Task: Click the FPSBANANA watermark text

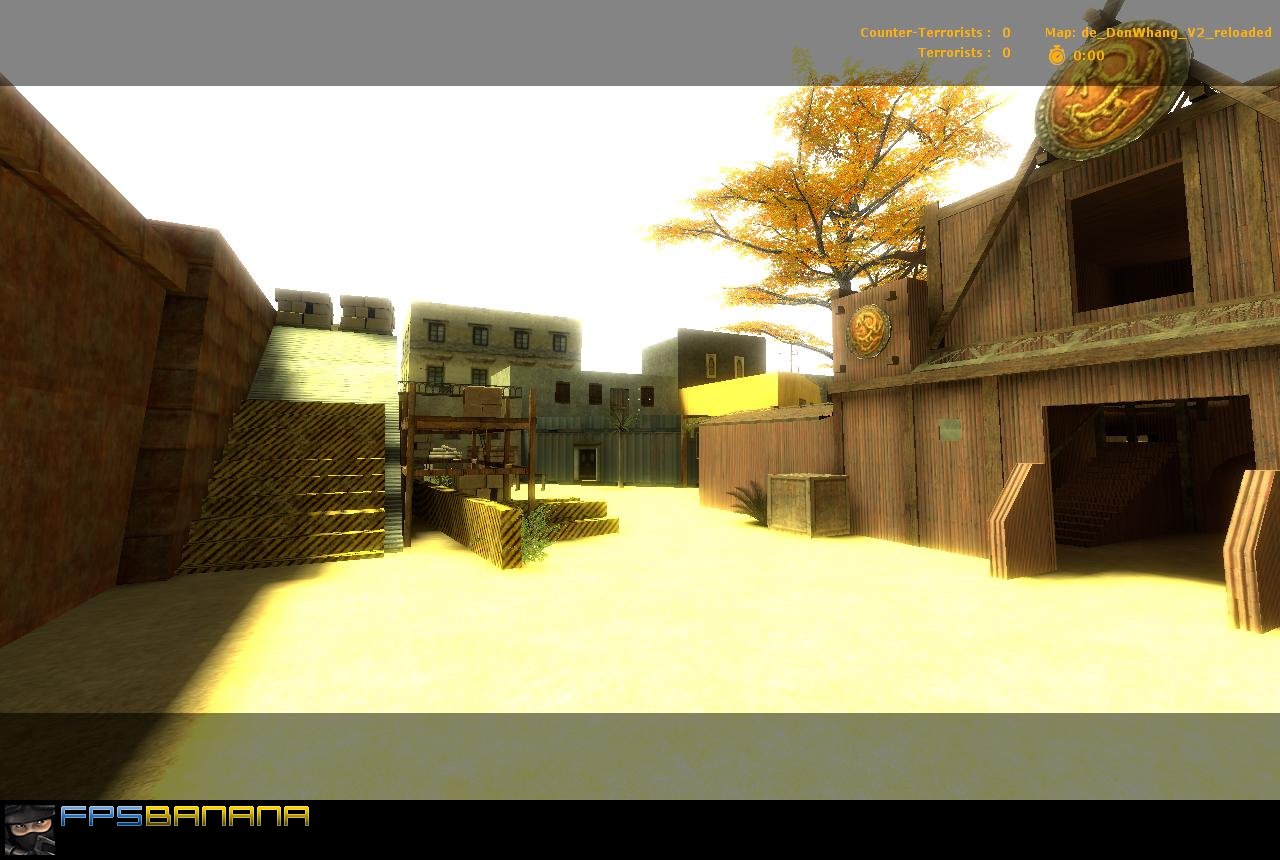Action: tap(183, 816)
